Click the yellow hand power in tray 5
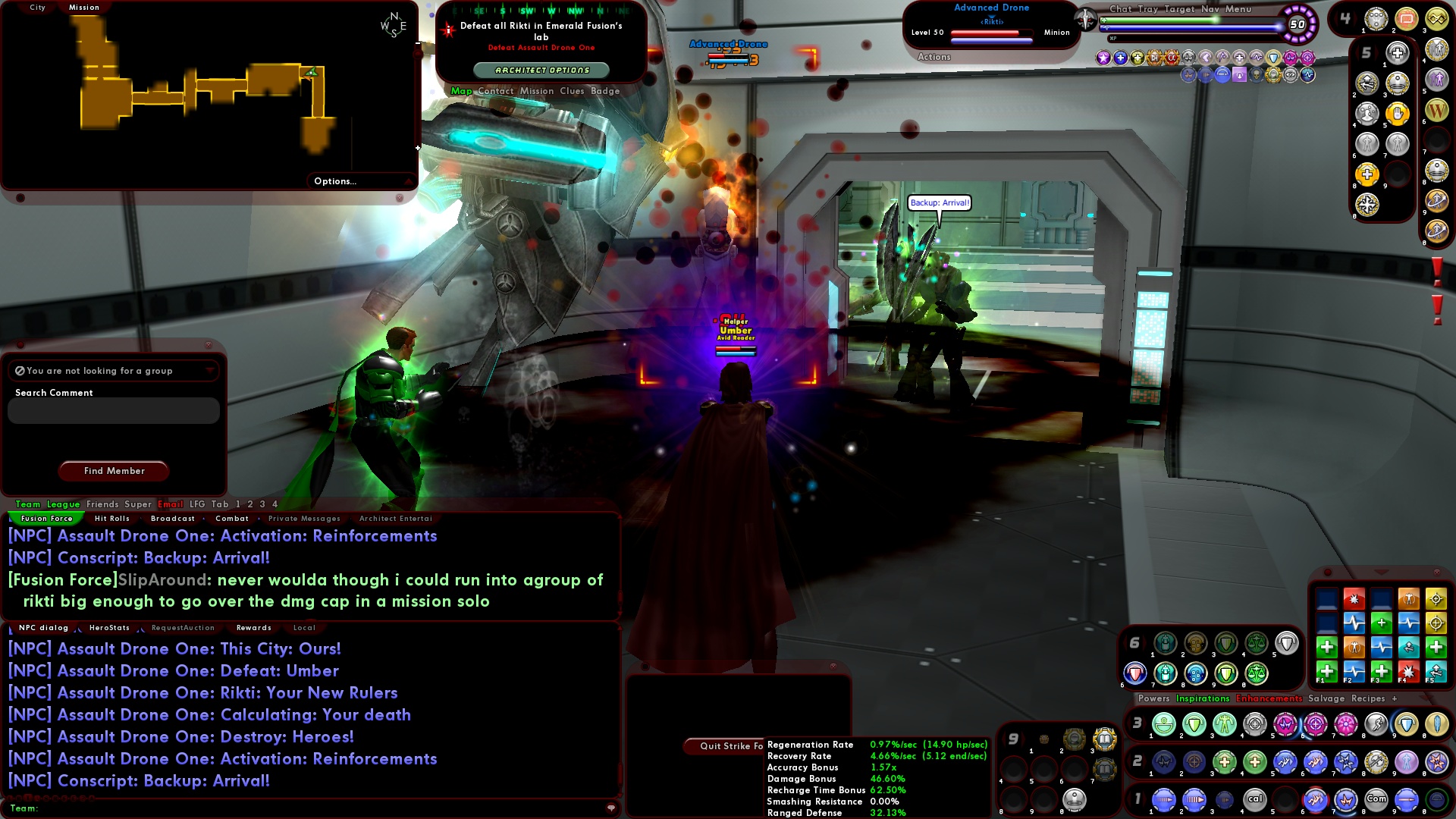This screenshot has height=819, width=1456. tap(1397, 114)
